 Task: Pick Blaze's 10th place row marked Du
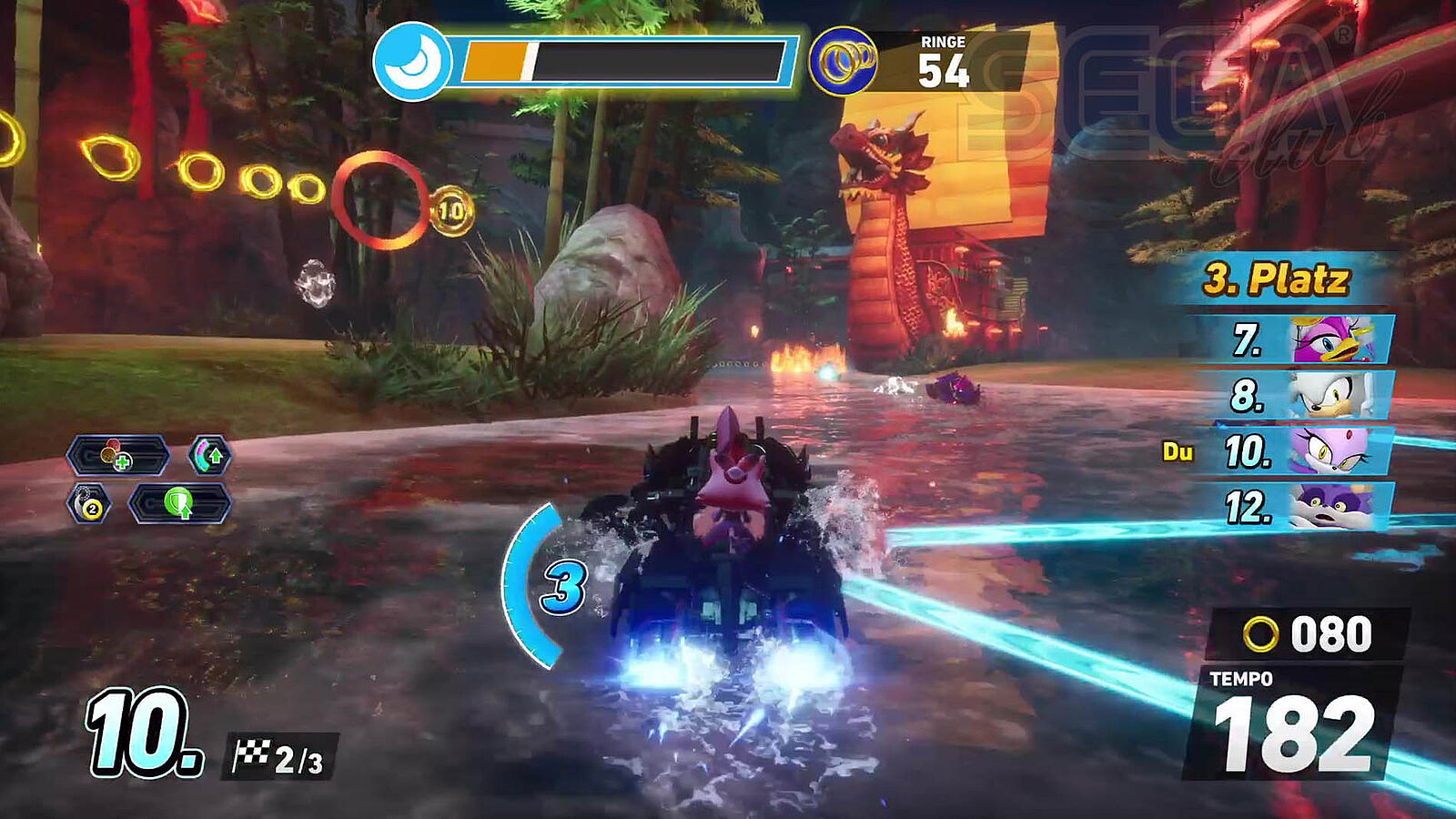click(1296, 450)
